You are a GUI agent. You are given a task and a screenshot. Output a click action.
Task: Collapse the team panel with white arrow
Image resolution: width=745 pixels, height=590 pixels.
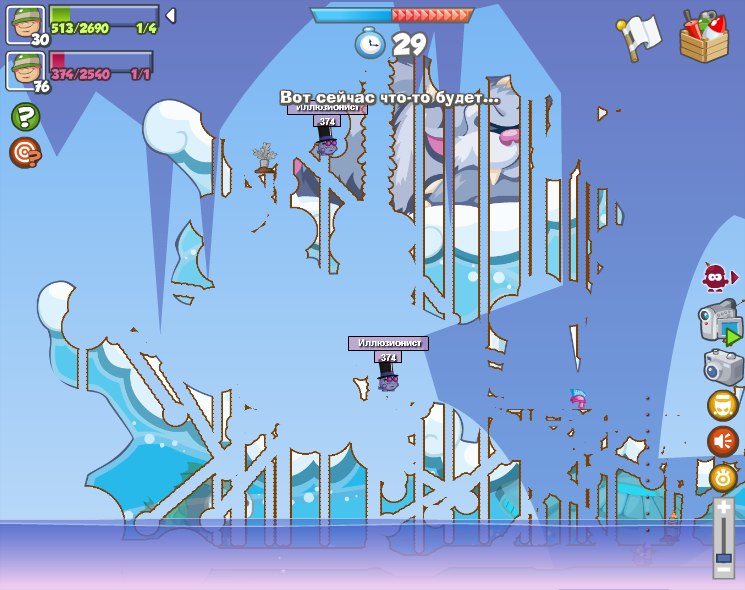click(171, 15)
